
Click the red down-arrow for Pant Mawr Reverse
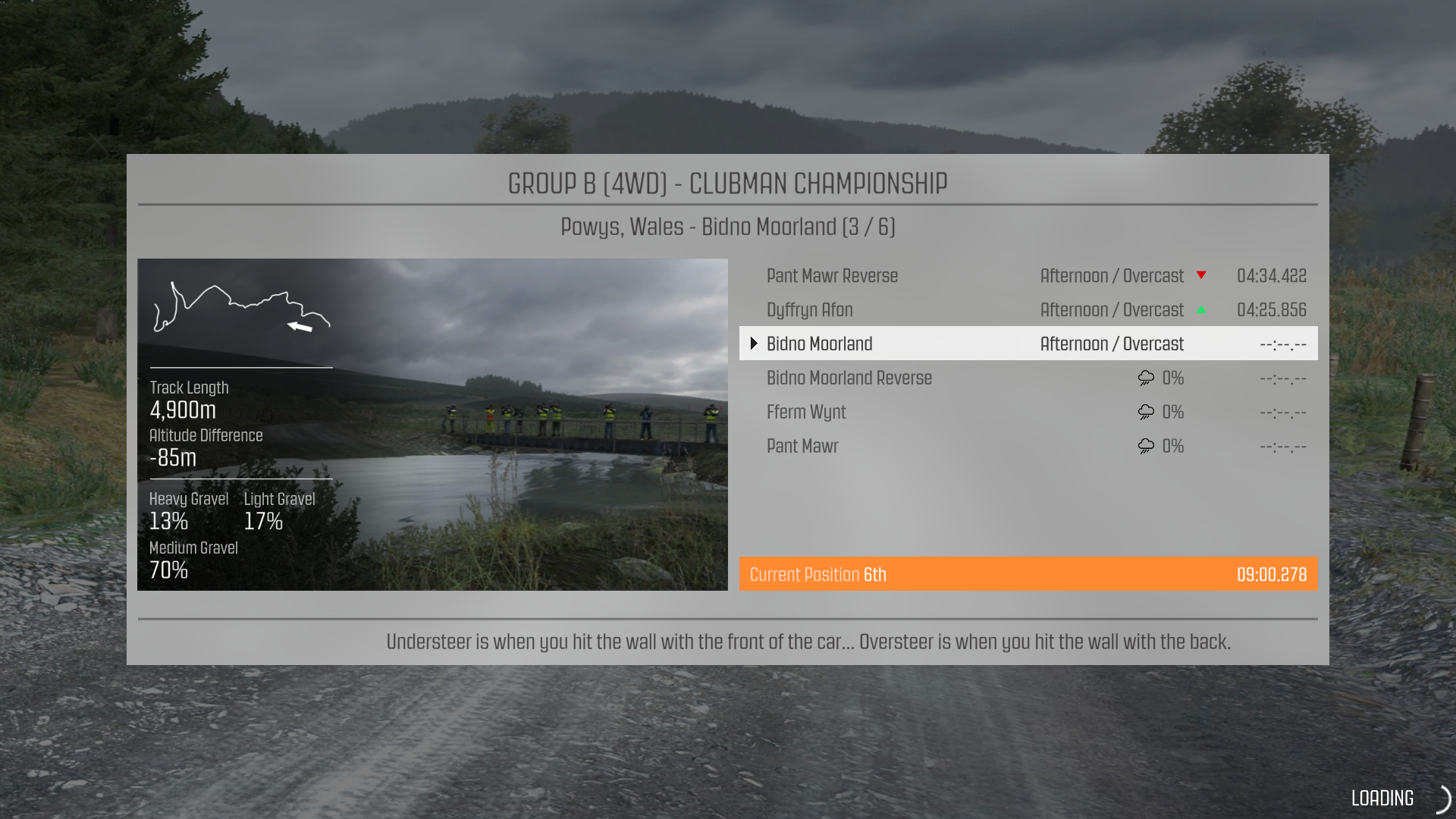pos(1203,275)
